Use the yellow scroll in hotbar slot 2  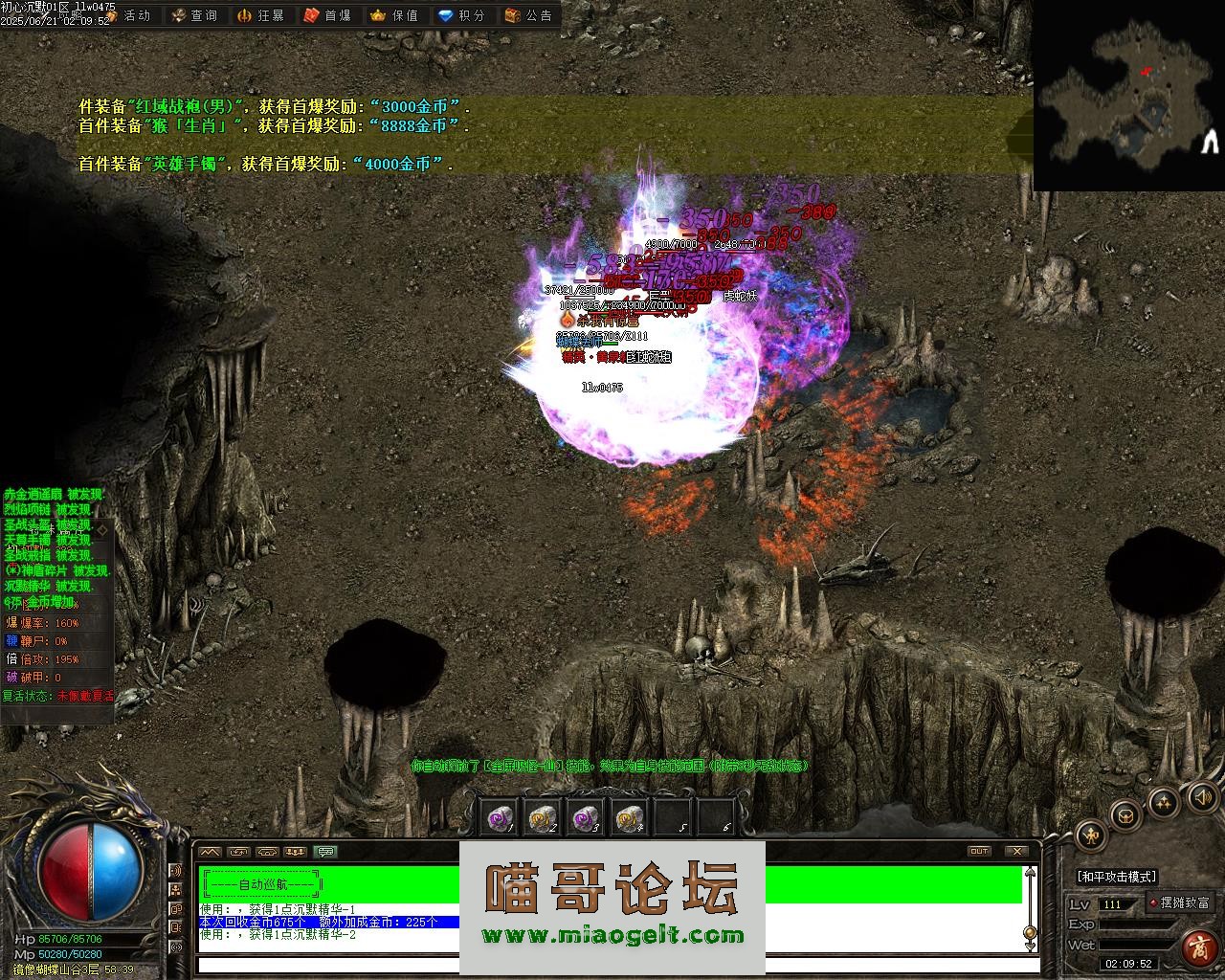pyautogui.click(x=543, y=817)
